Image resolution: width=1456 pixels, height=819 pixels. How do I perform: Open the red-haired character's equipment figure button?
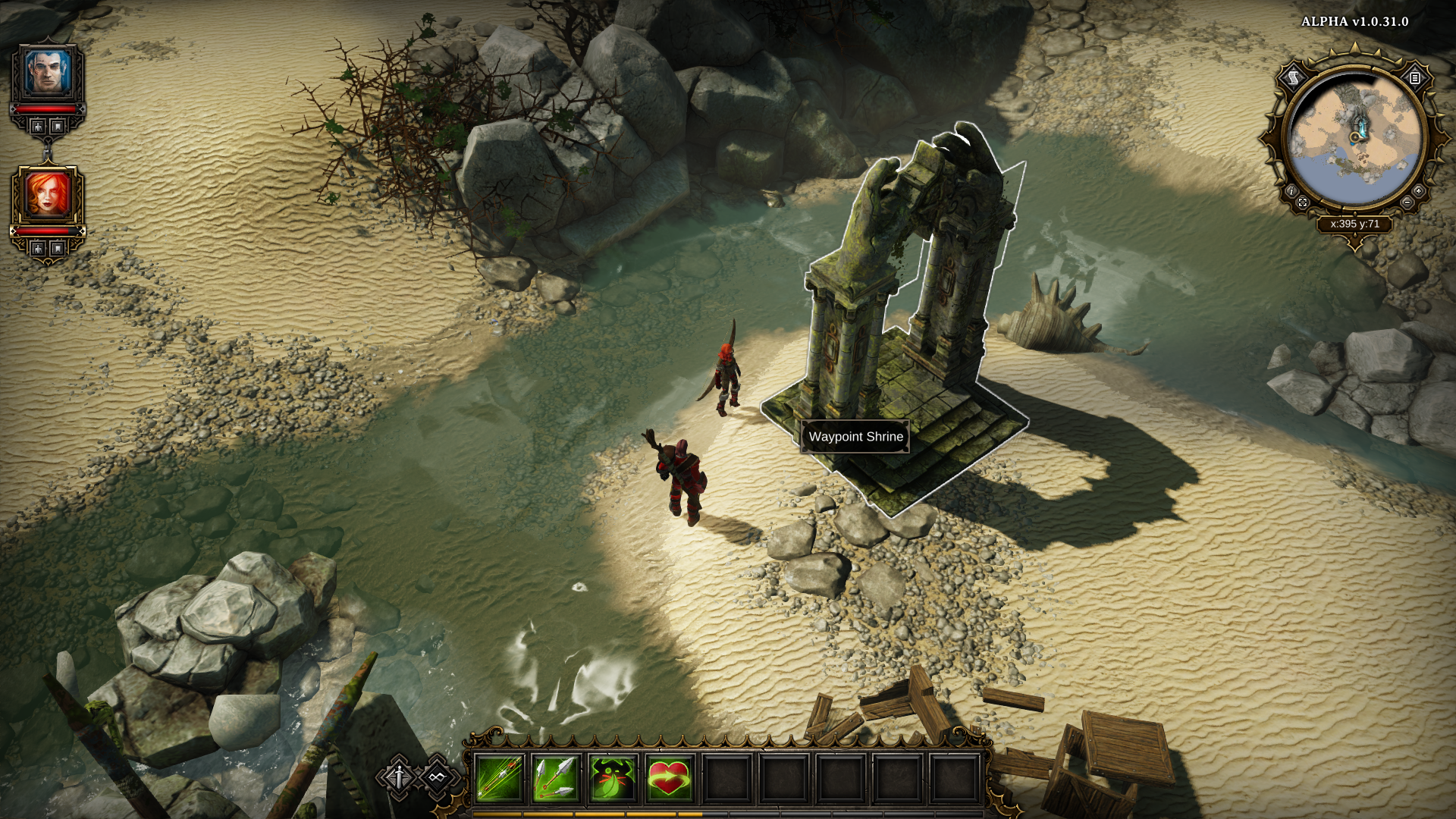pyautogui.click(x=38, y=248)
